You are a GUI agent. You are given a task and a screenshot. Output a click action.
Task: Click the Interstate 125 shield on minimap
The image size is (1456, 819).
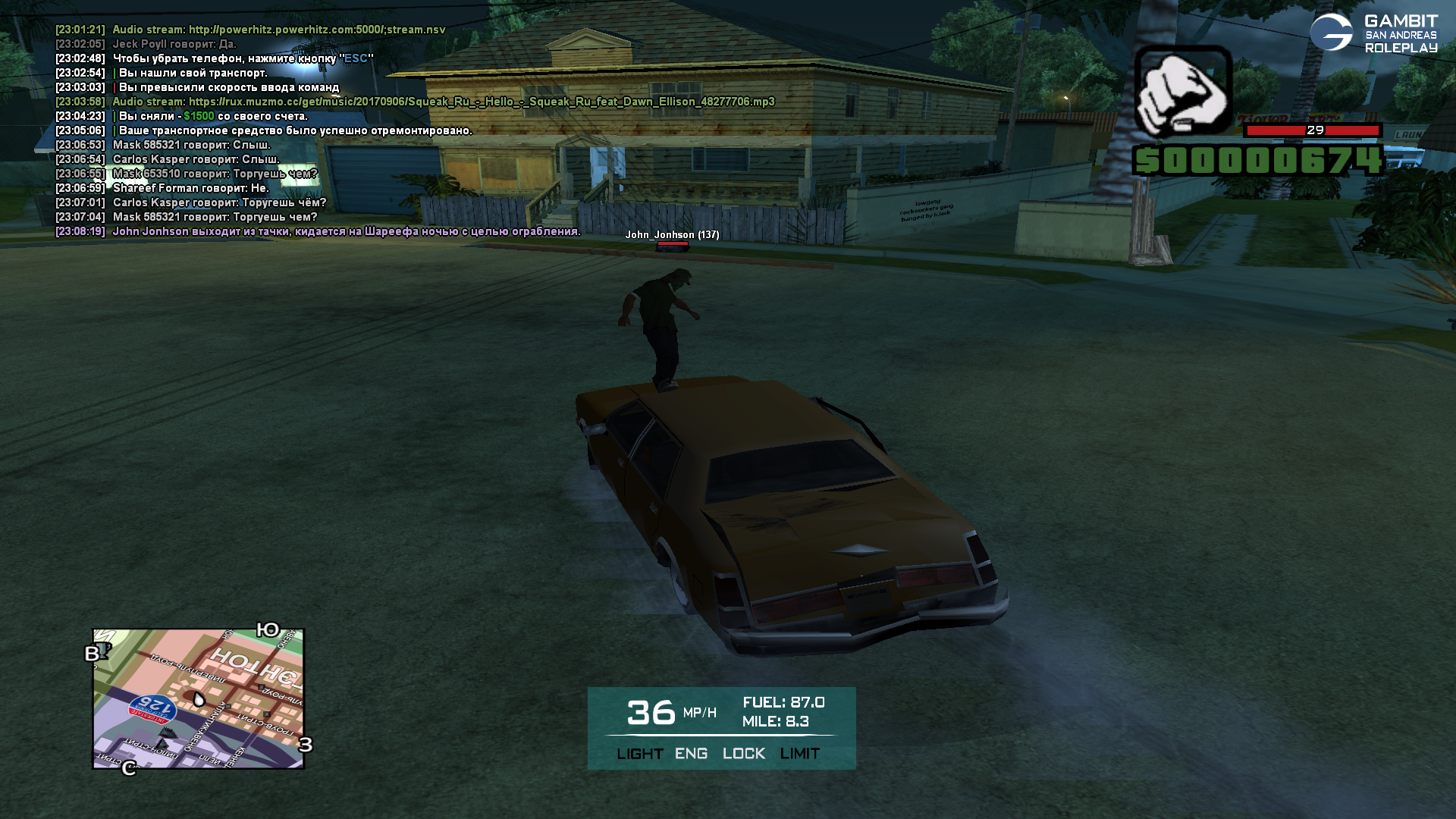coord(152,709)
